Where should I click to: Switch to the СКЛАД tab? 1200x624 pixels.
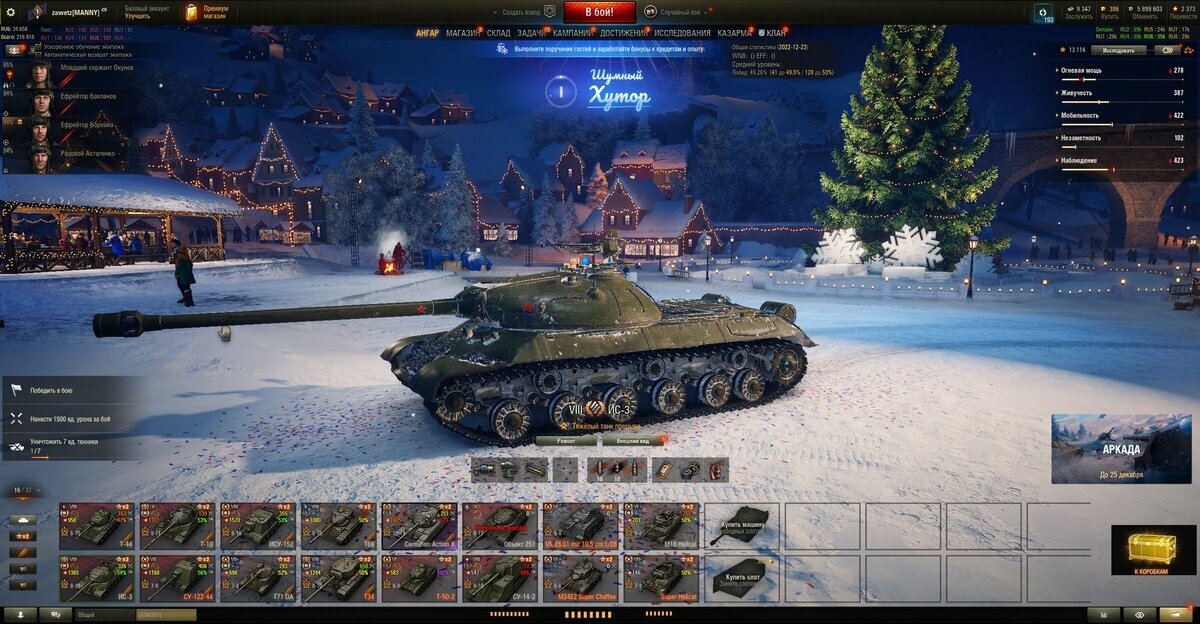point(499,33)
